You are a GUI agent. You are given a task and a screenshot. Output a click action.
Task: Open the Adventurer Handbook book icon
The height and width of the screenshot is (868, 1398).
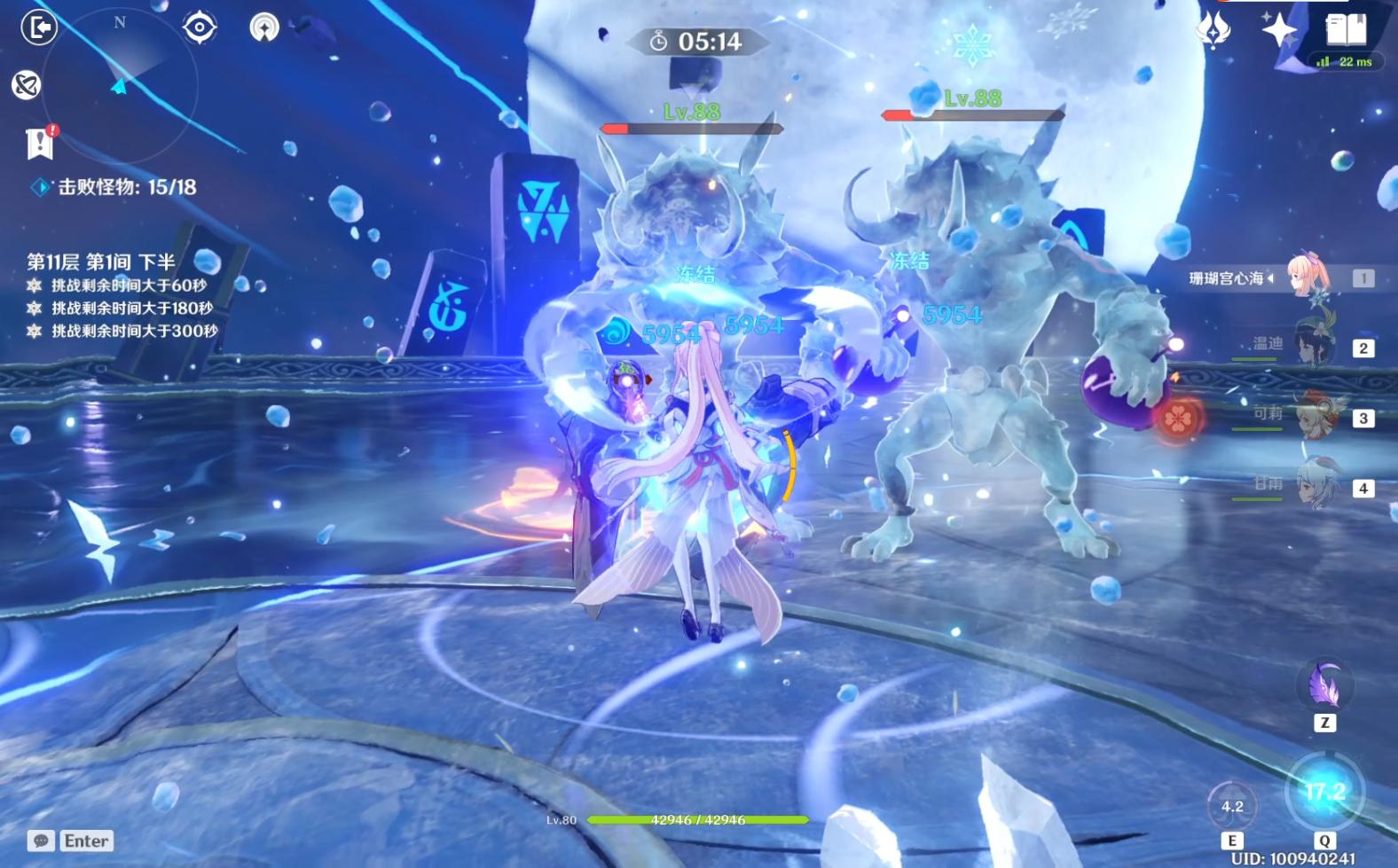[x=1345, y=30]
